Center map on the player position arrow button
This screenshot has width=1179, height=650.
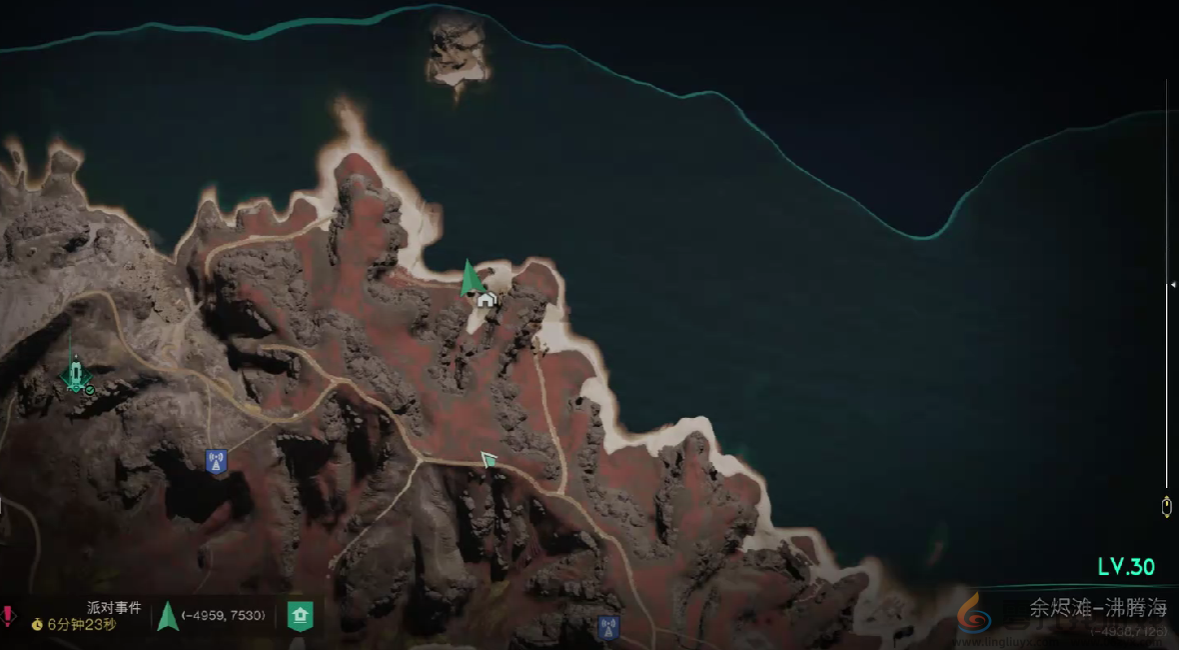click(x=167, y=616)
